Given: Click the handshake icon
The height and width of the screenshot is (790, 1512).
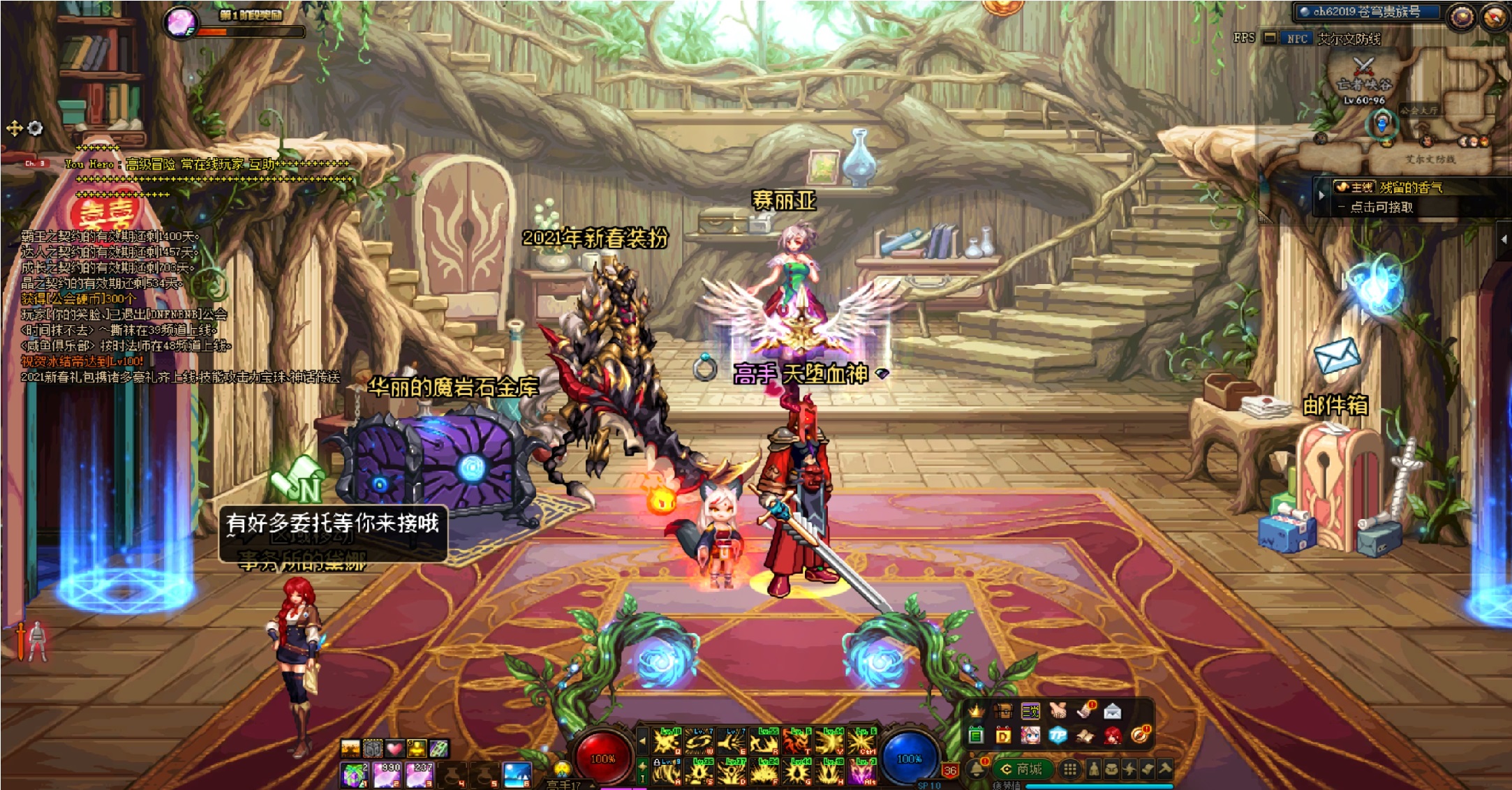Looking at the screenshot, I should pyautogui.click(x=1058, y=711).
